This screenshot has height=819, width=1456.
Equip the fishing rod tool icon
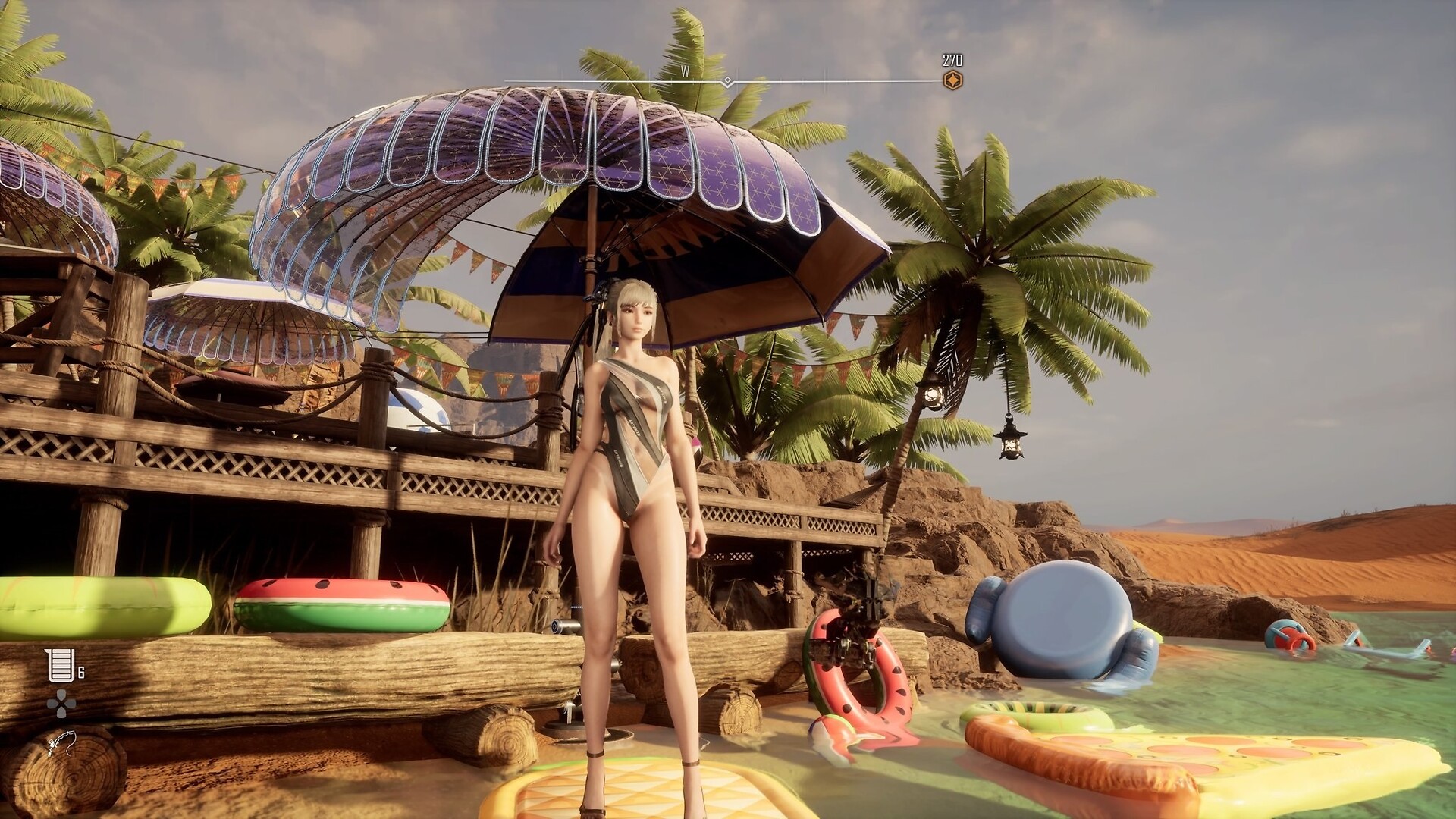coord(61,744)
